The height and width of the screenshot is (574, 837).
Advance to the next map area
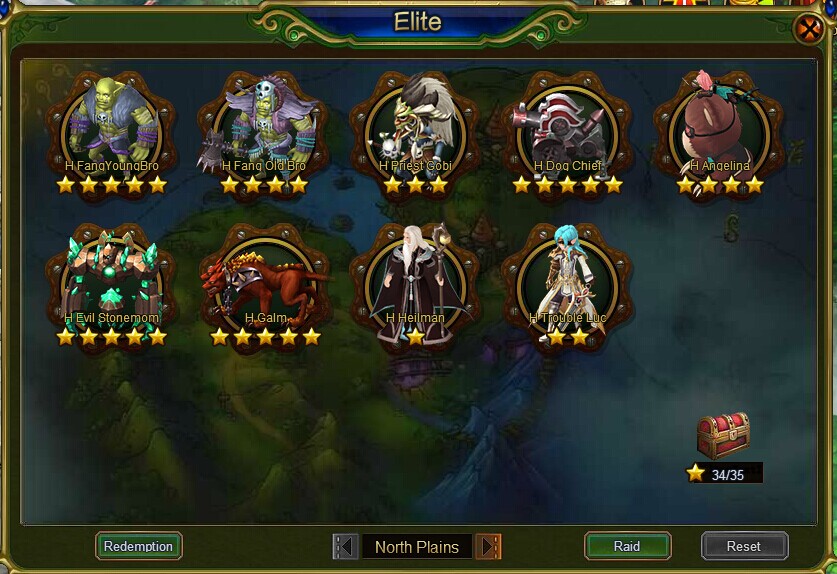click(488, 546)
